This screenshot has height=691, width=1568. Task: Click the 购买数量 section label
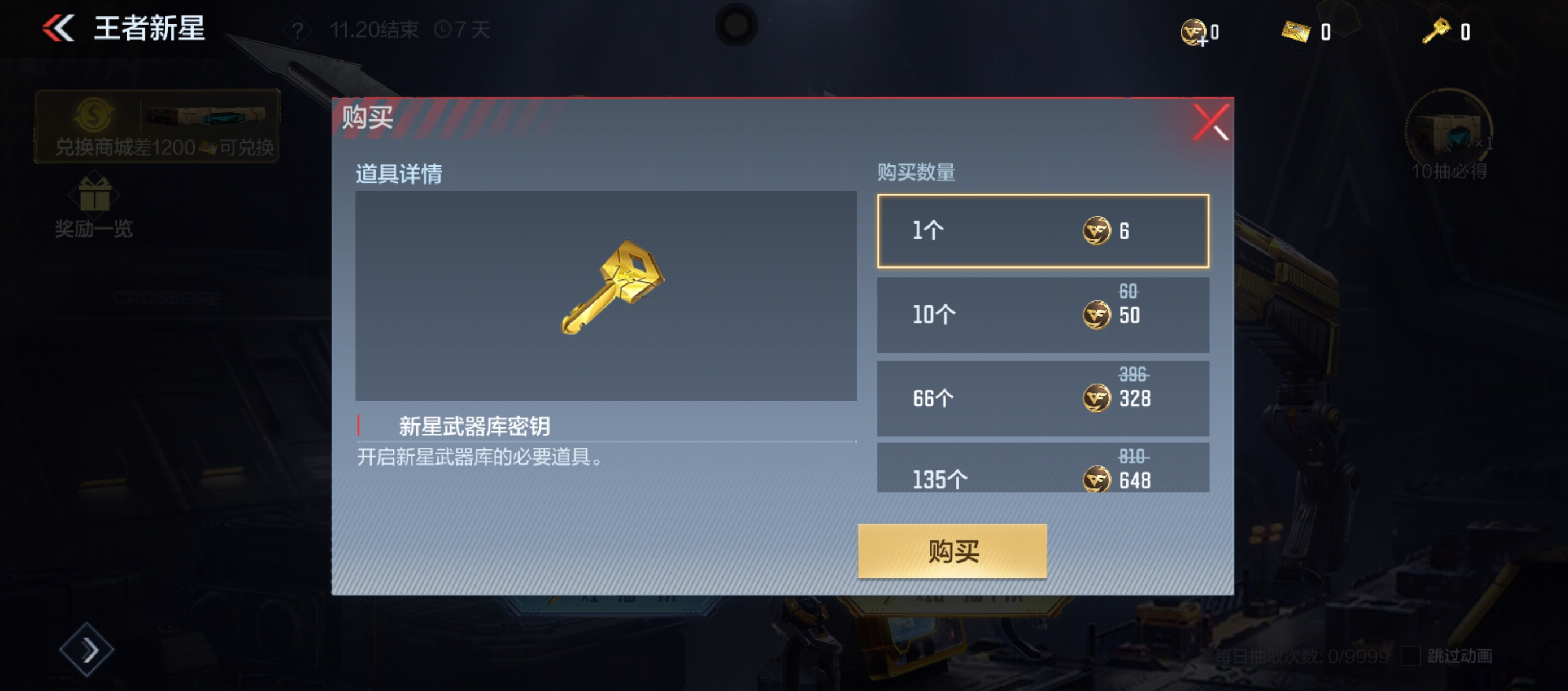click(x=916, y=173)
